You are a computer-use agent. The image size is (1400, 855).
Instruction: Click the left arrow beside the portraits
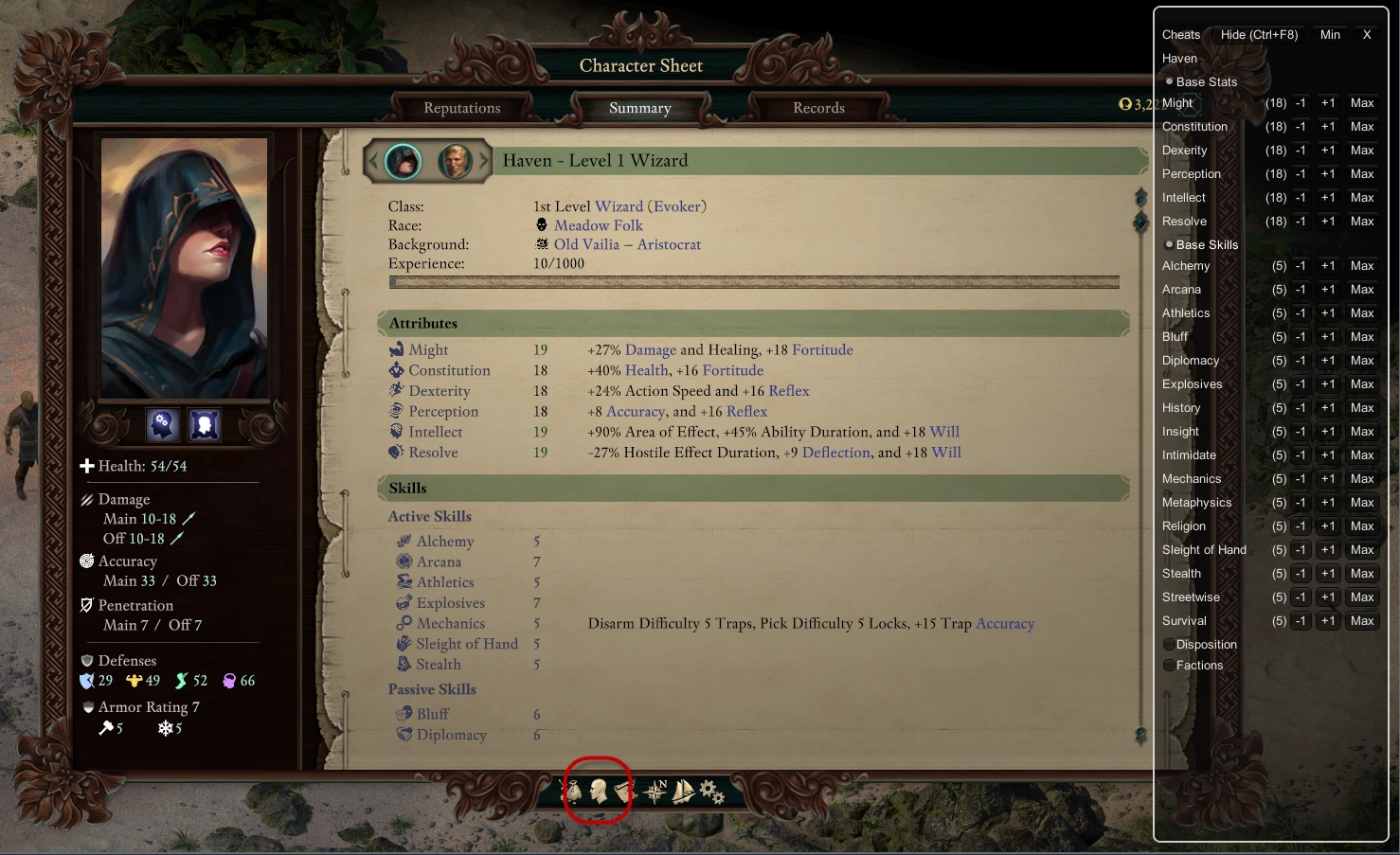(373, 161)
